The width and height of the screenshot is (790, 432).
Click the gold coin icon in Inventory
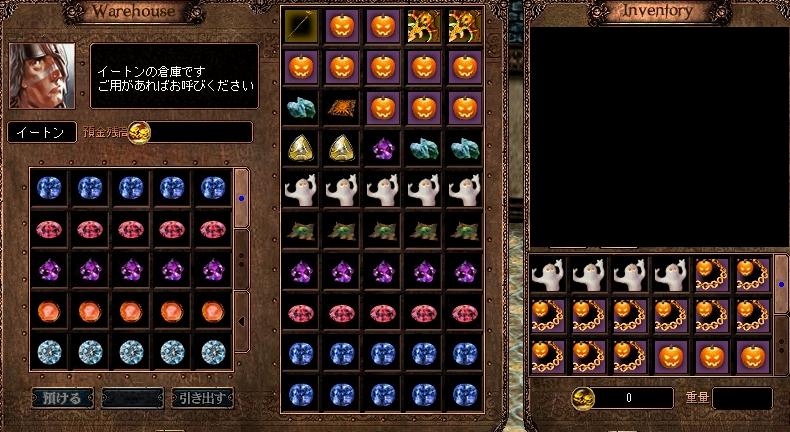(x=583, y=398)
